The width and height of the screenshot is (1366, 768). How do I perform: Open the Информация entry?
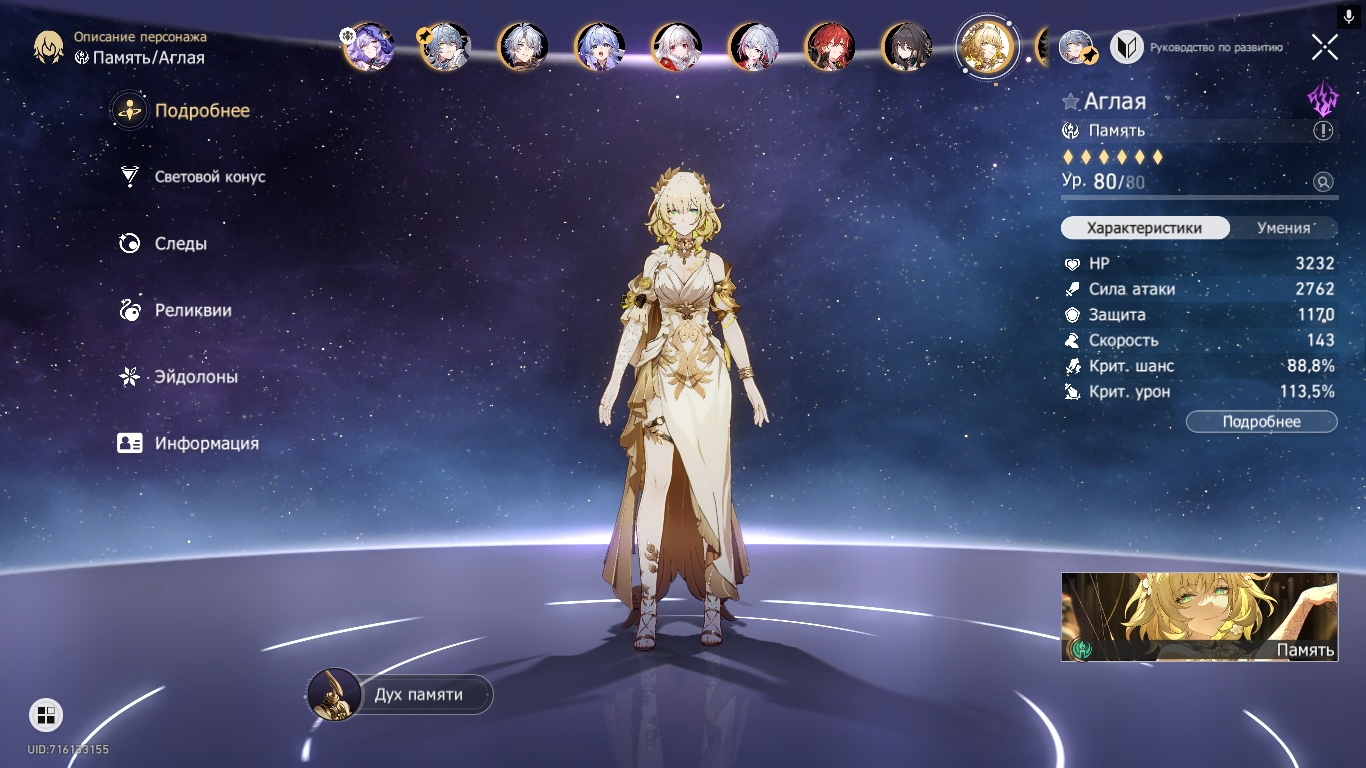coord(206,444)
